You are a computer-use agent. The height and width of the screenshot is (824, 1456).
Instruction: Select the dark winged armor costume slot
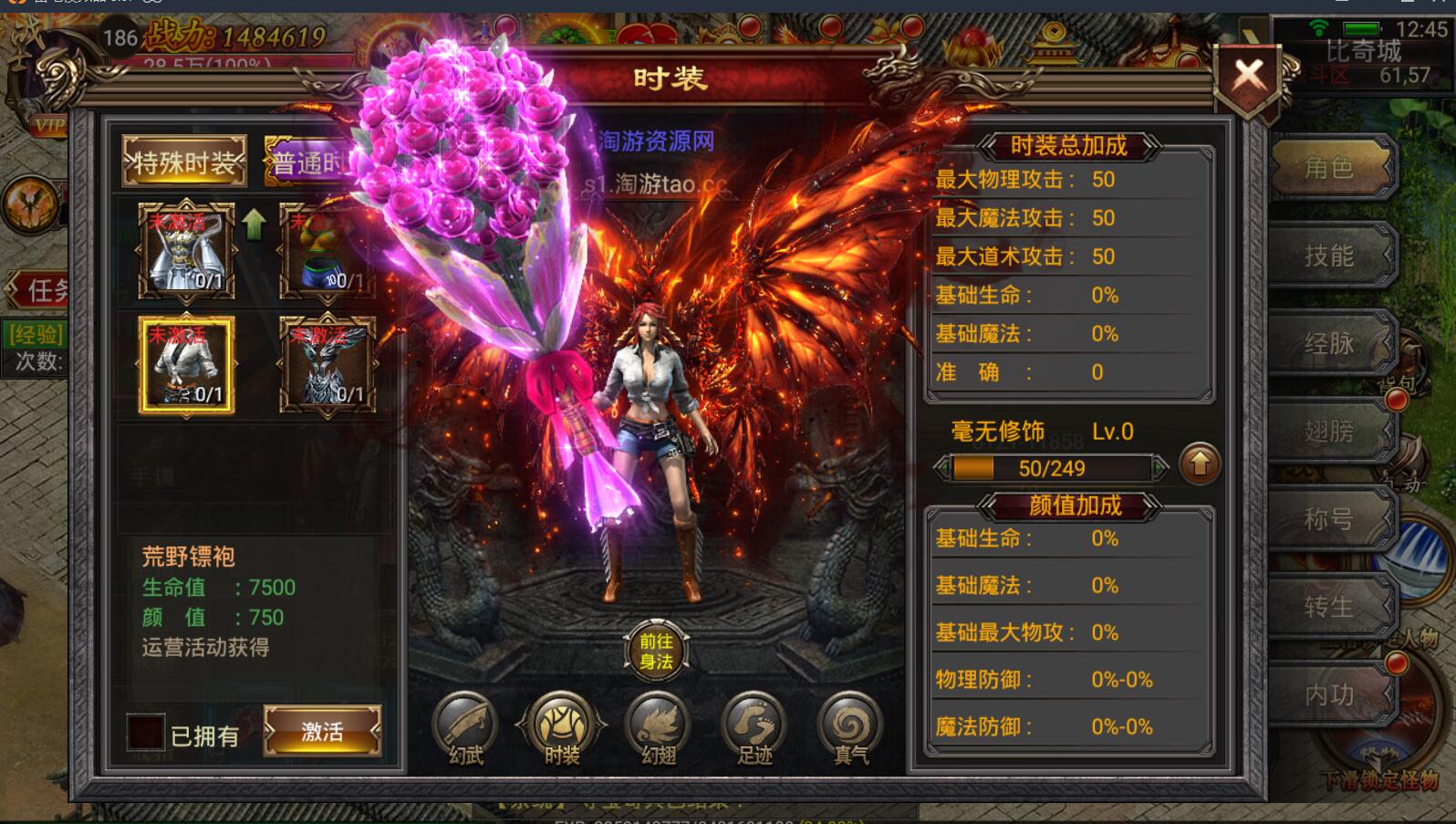328,365
